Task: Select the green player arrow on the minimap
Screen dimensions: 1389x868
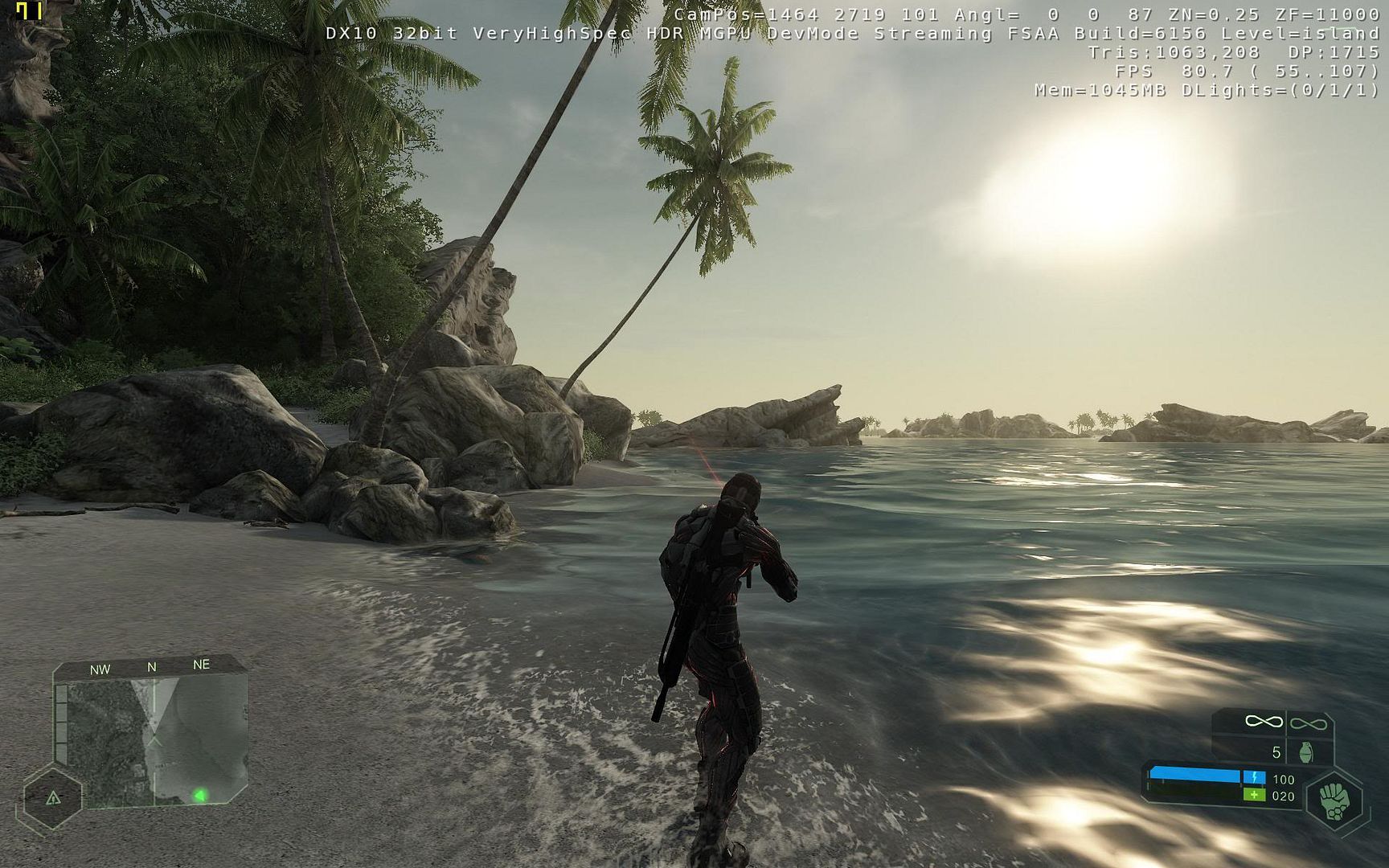Action: pyautogui.click(x=199, y=796)
